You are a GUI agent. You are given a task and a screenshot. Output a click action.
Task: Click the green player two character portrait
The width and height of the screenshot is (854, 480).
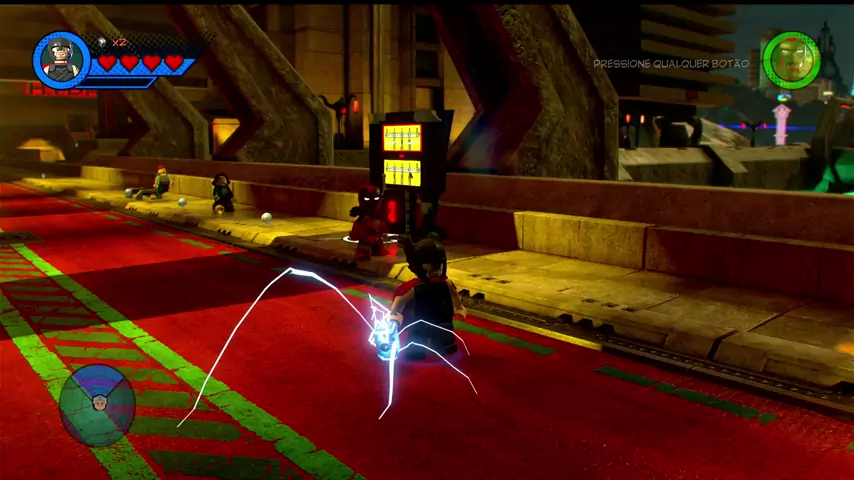(x=791, y=60)
